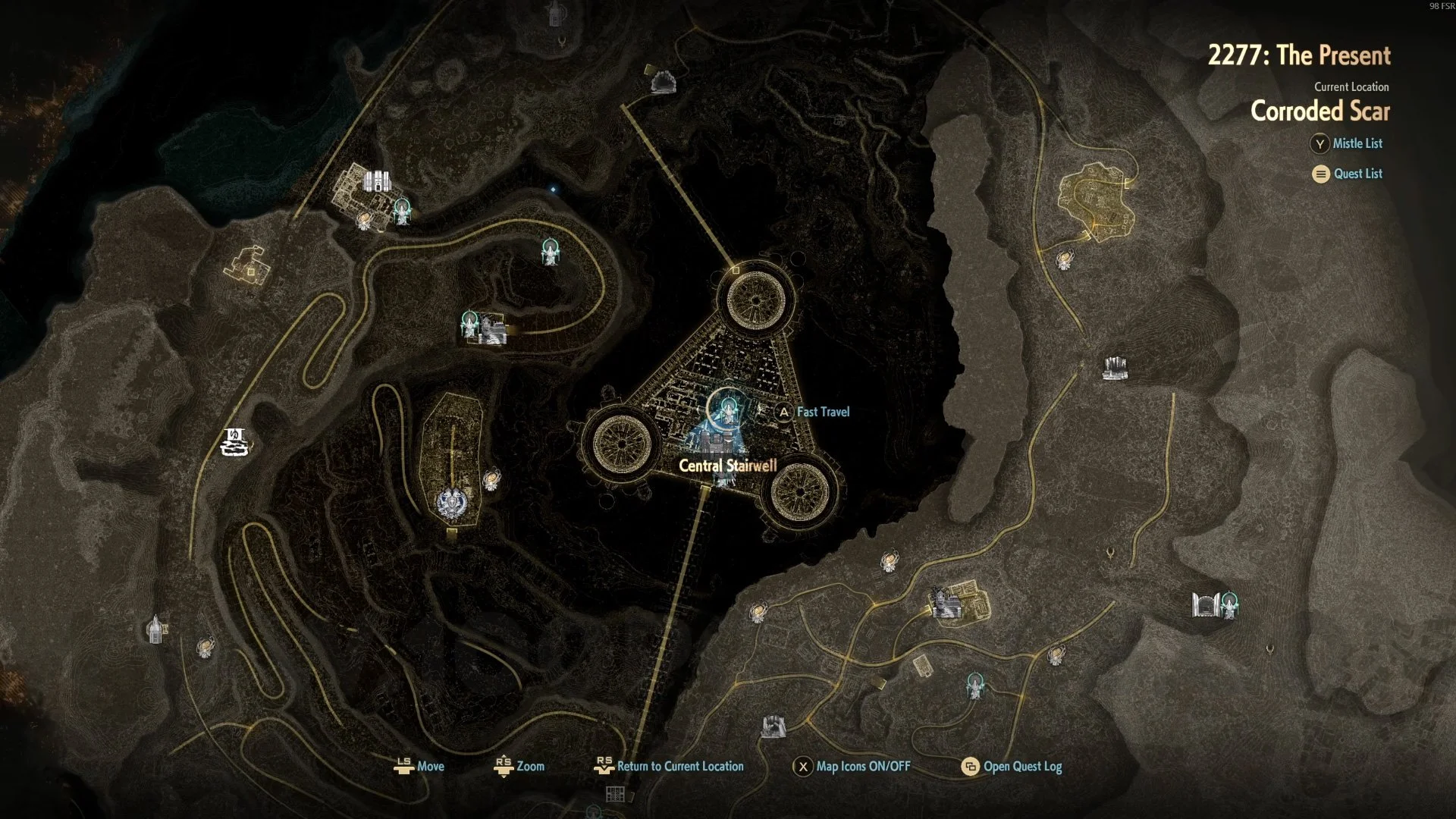This screenshot has width=1456, height=819.
Task: Select the cave entrance marker at the top
Action: pos(664,82)
